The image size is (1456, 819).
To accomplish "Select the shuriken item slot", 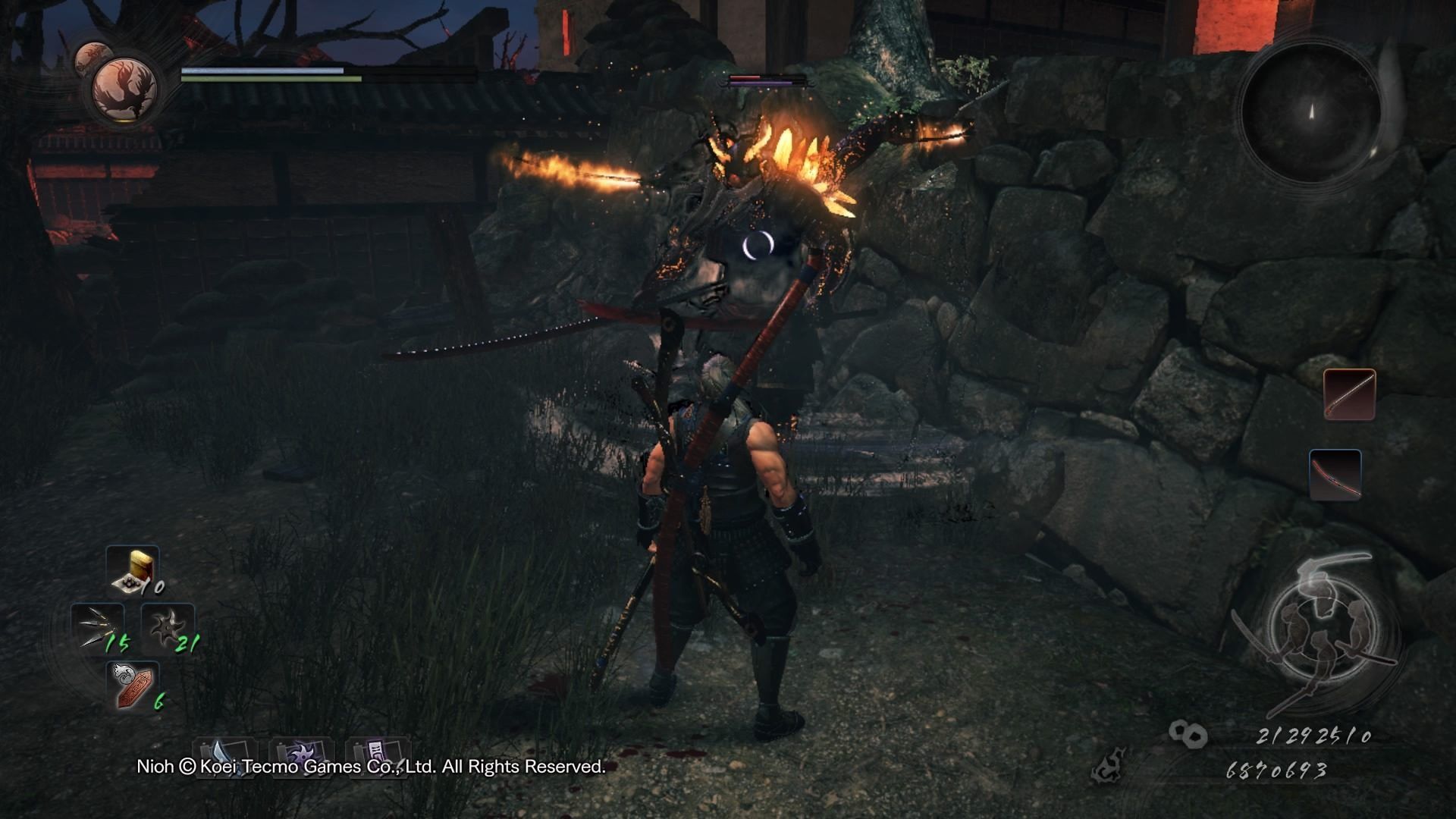I will pyautogui.click(x=168, y=629).
